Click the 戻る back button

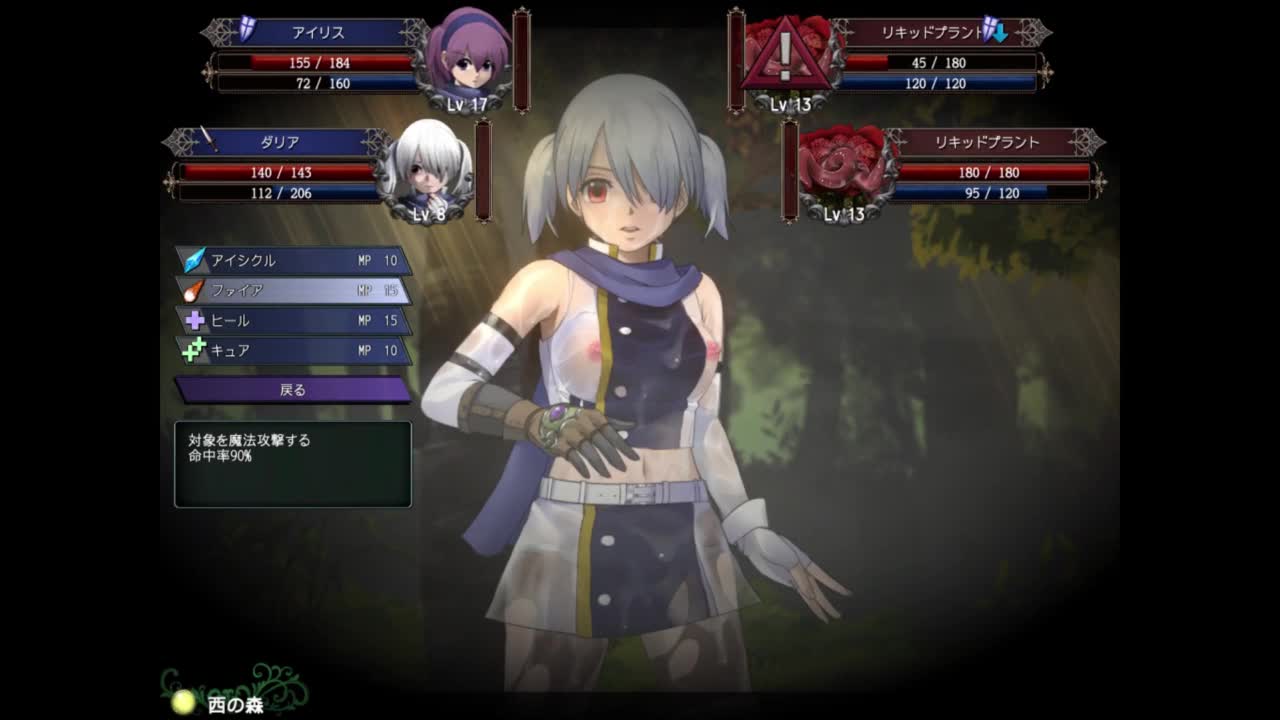(x=293, y=390)
